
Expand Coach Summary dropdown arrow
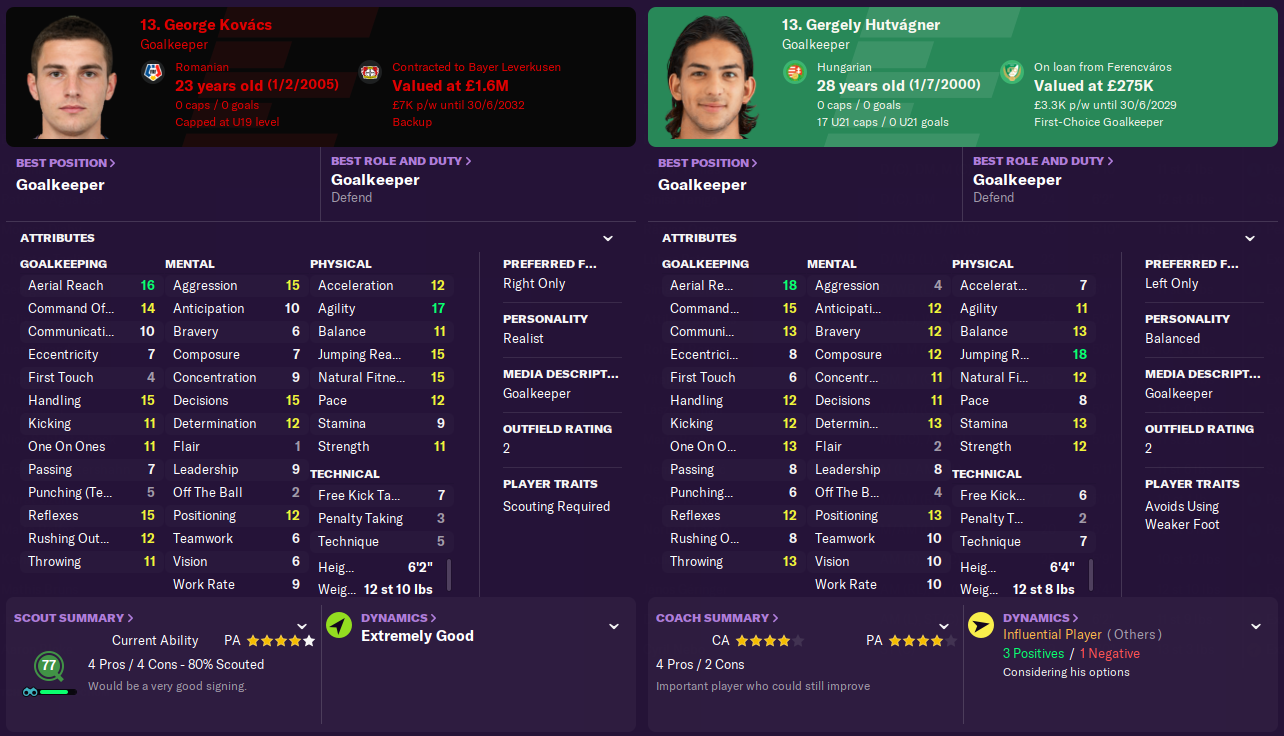point(944,626)
